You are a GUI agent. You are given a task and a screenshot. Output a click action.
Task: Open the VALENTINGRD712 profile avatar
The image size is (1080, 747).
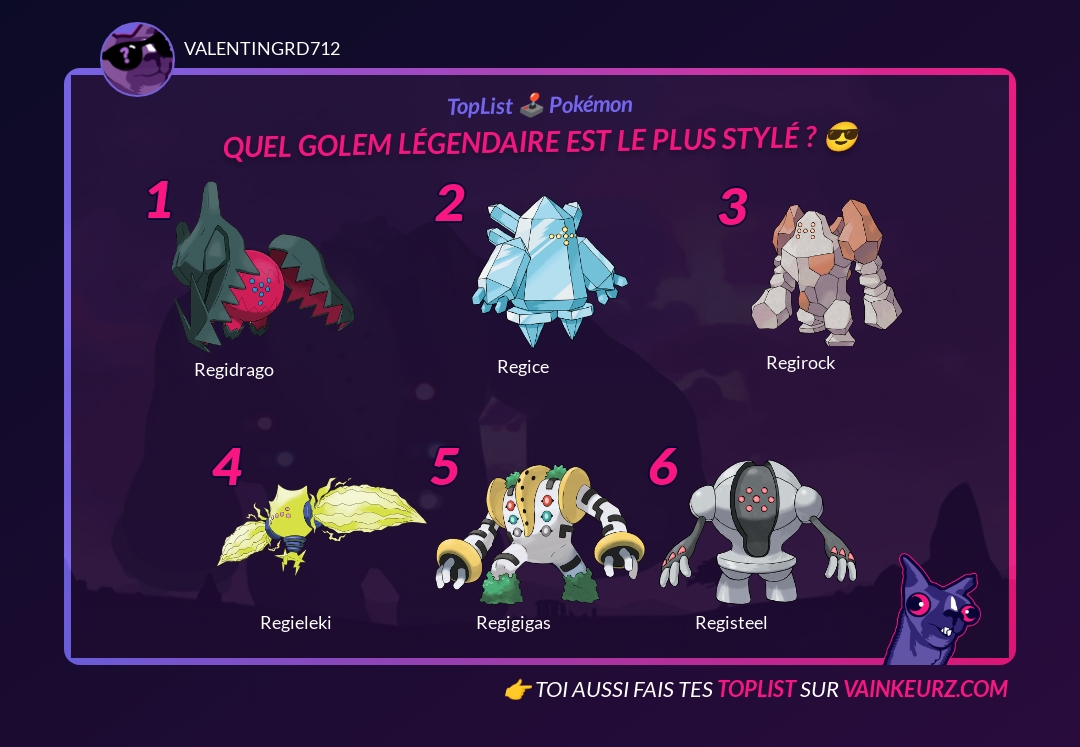point(138,59)
